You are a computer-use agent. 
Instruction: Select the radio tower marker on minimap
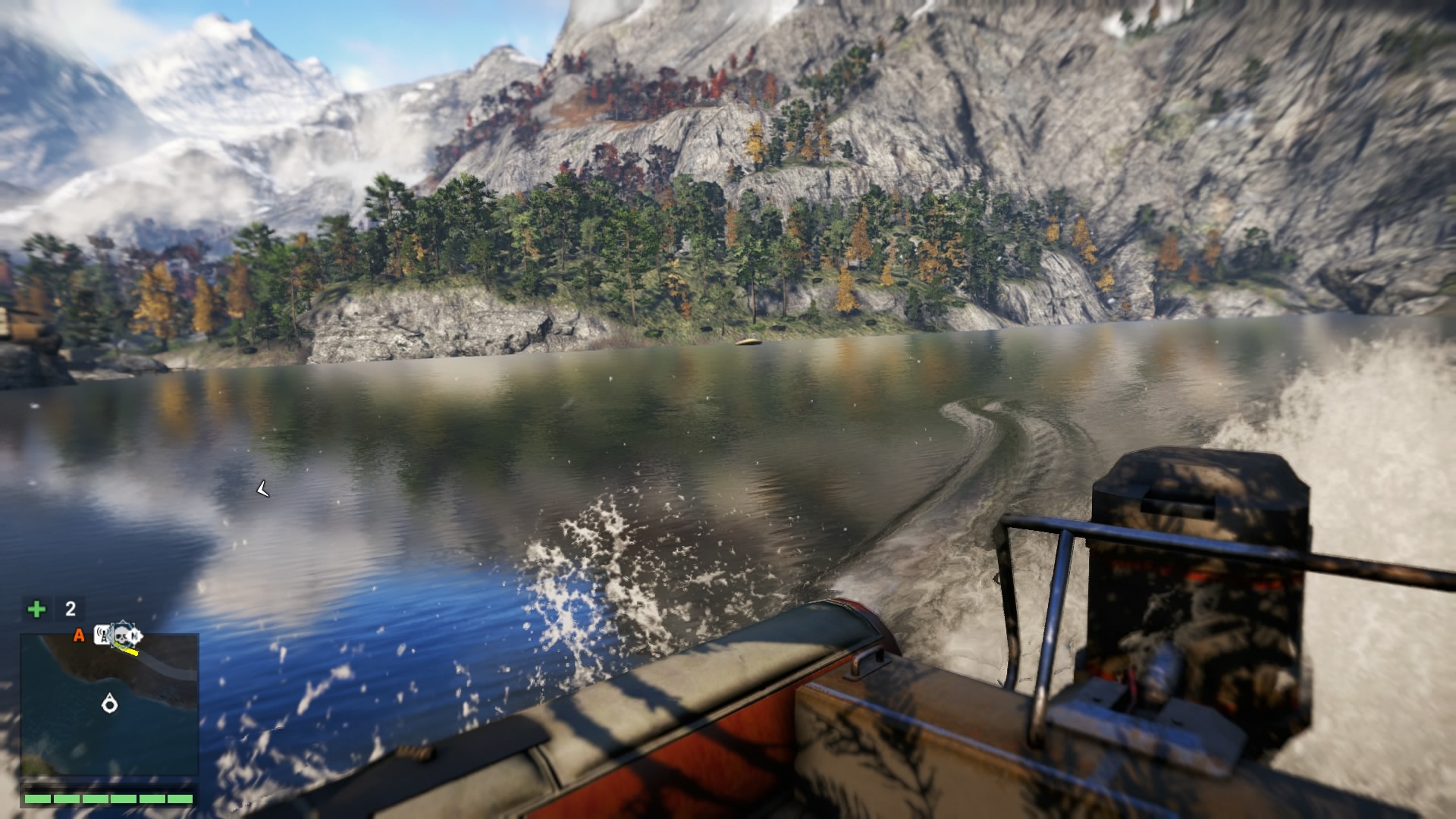(102, 635)
